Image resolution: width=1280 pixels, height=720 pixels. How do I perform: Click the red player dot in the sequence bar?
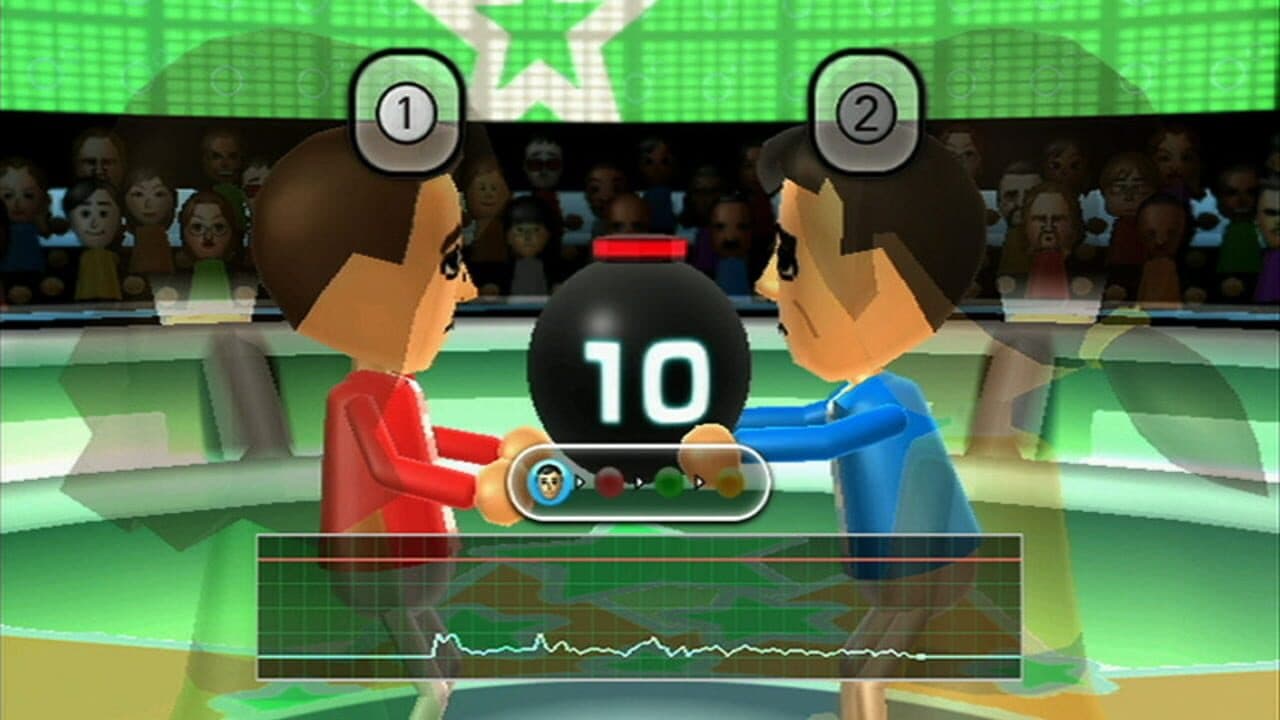coord(610,481)
